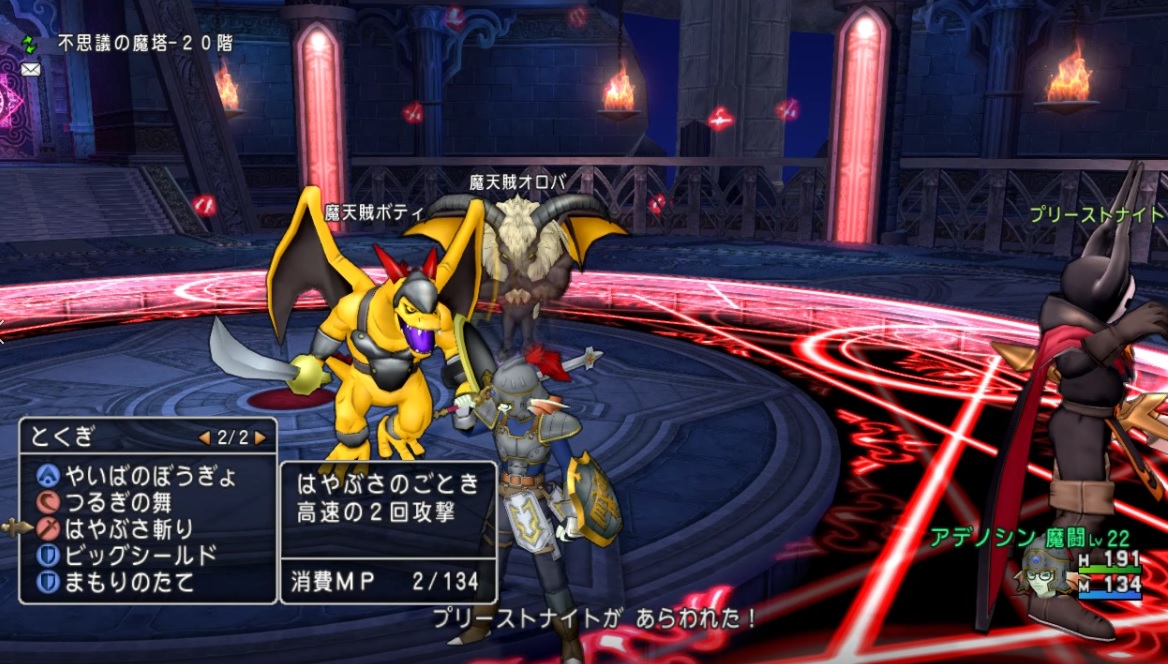Screen dimensions: 1168x664
Task: Use the はやぶさ斬り skill
Action: tap(128, 529)
